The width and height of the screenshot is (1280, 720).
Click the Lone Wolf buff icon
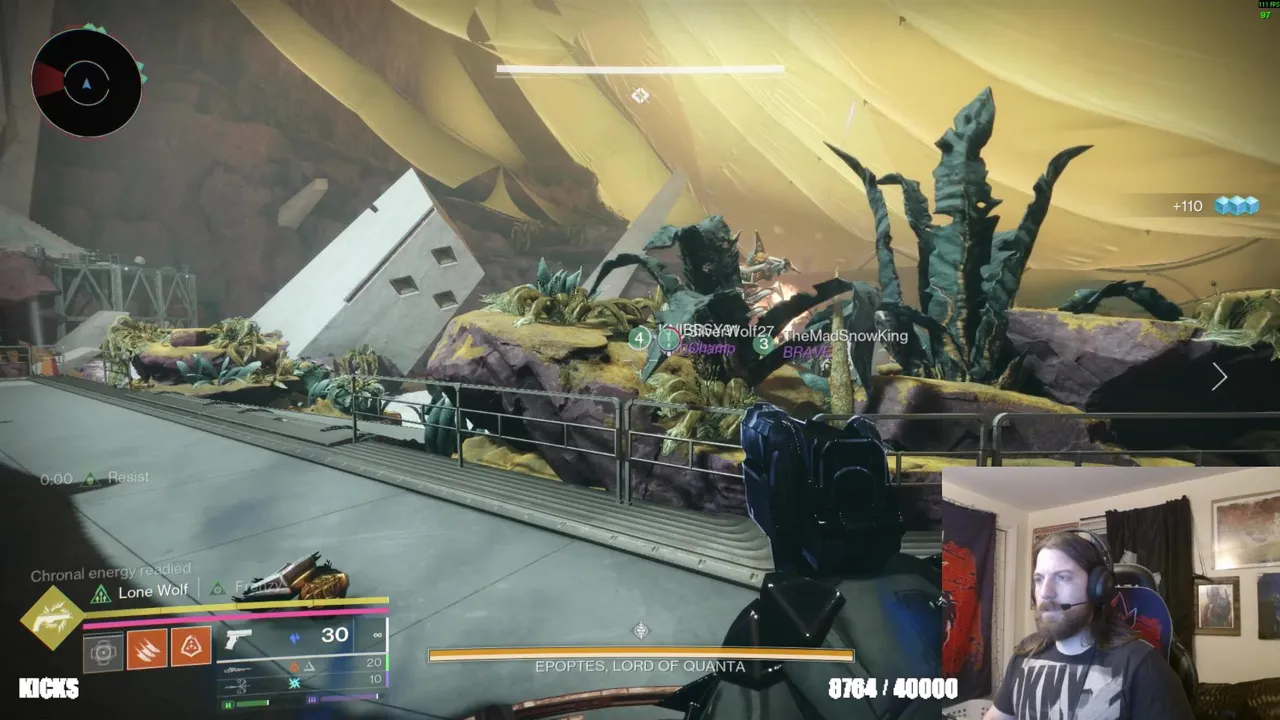(x=100, y=594)
